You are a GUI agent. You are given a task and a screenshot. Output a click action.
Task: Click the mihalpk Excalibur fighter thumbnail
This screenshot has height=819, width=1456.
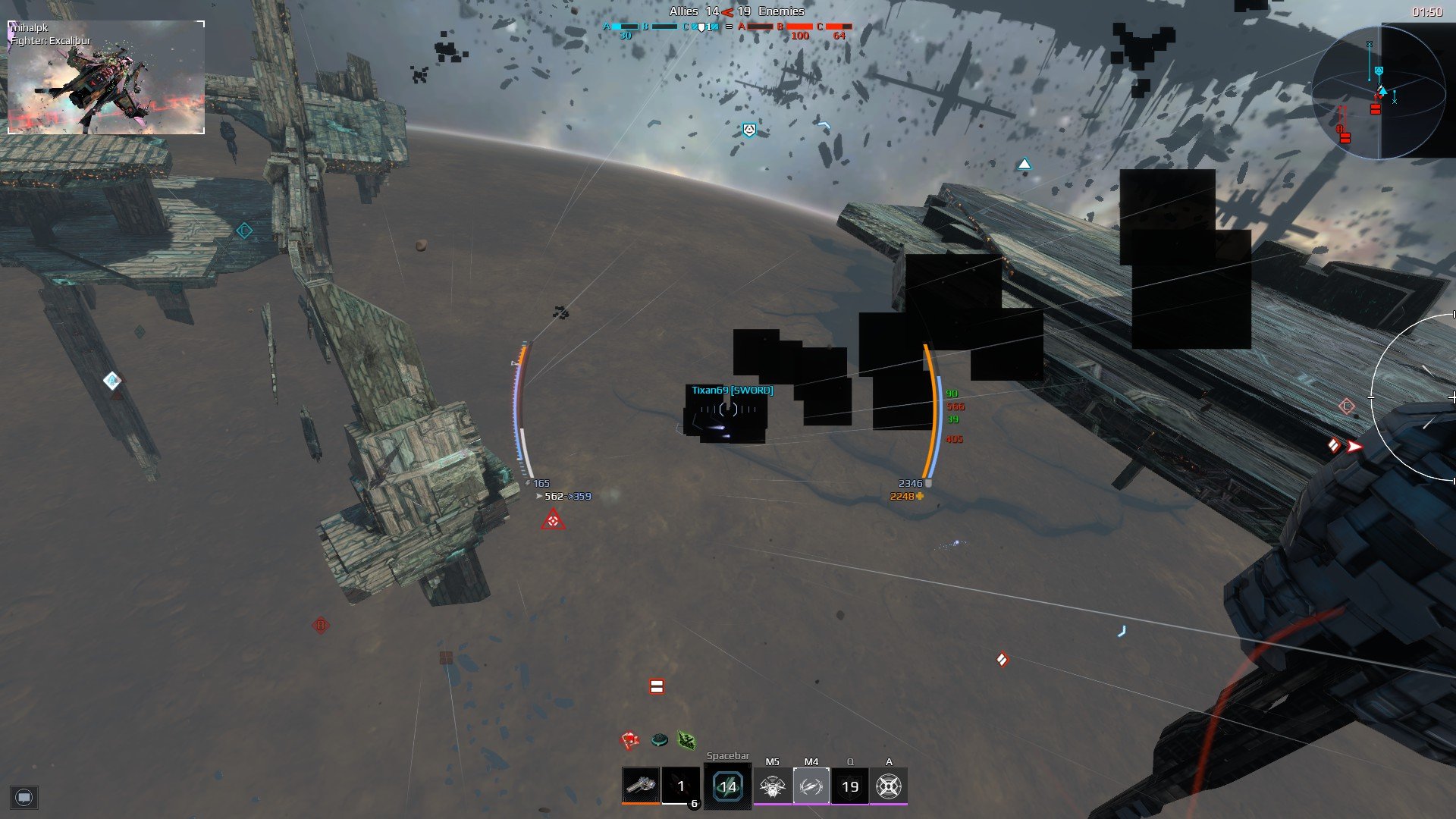coord(106,77)
